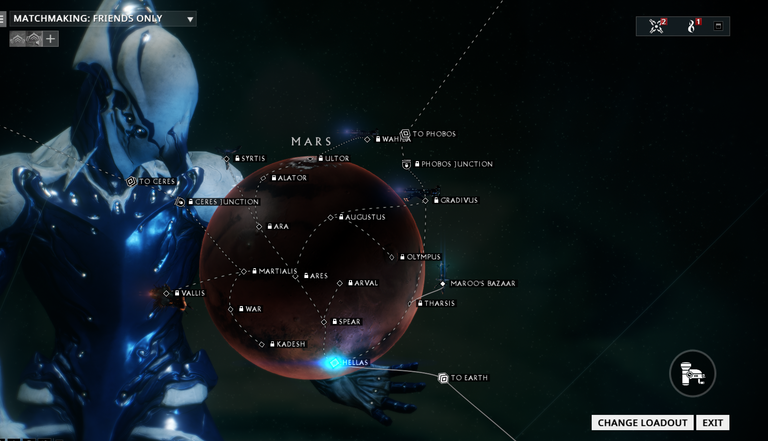
Task: Exit the star chart
Action: point(711,422)
